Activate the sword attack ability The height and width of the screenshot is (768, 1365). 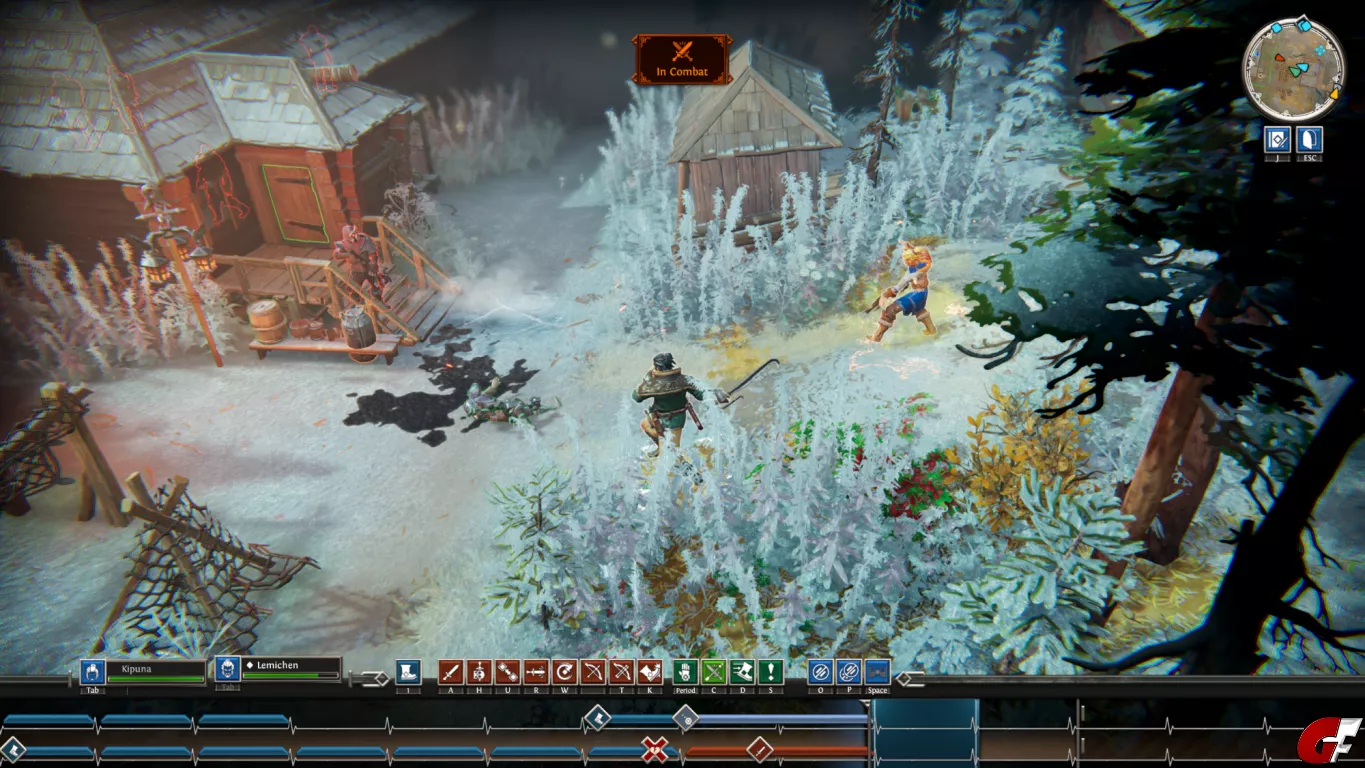pos(451,672)
